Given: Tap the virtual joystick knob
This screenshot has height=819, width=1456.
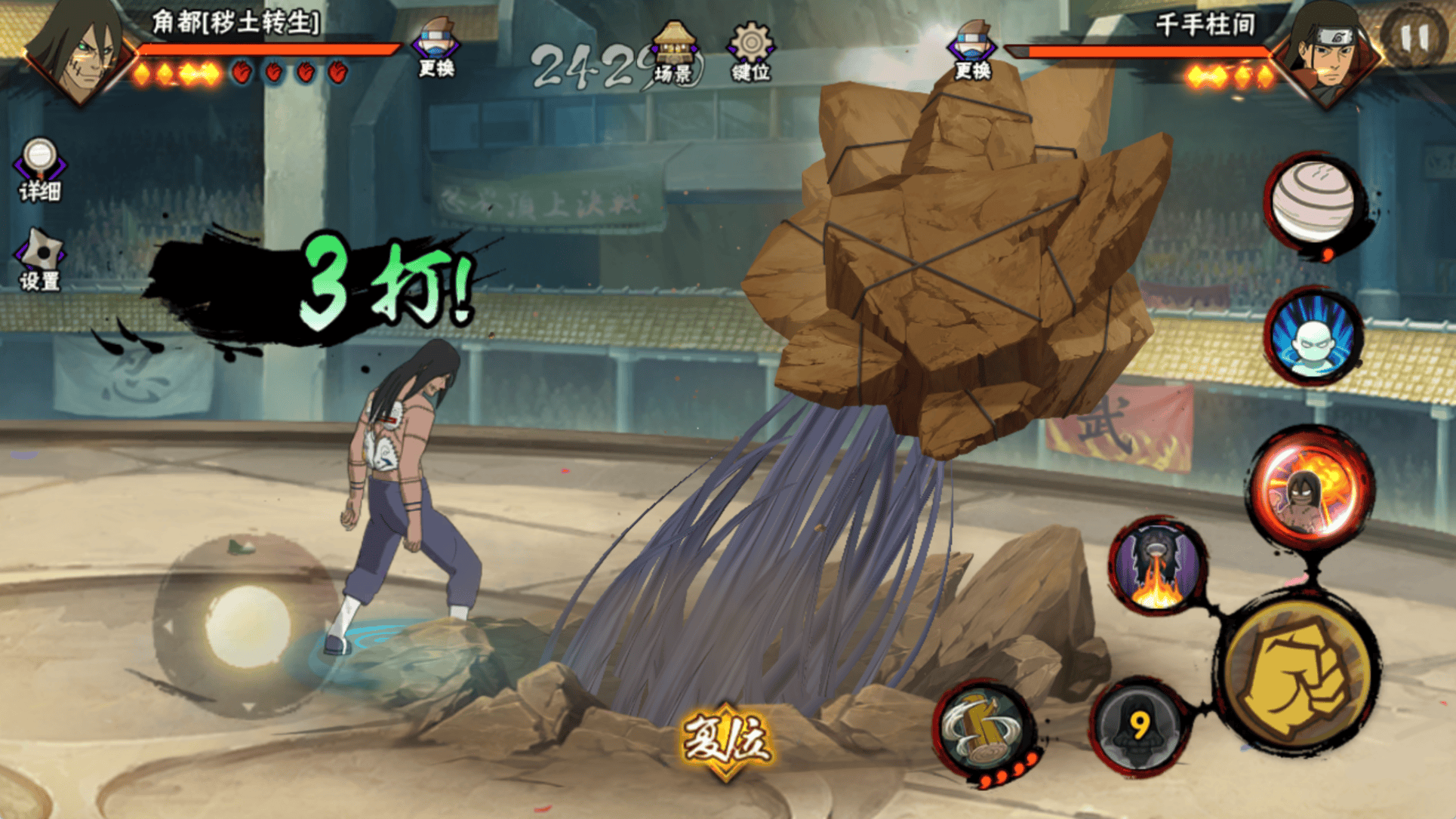Looking at the screenshot, I should click(x=247, y=625).
